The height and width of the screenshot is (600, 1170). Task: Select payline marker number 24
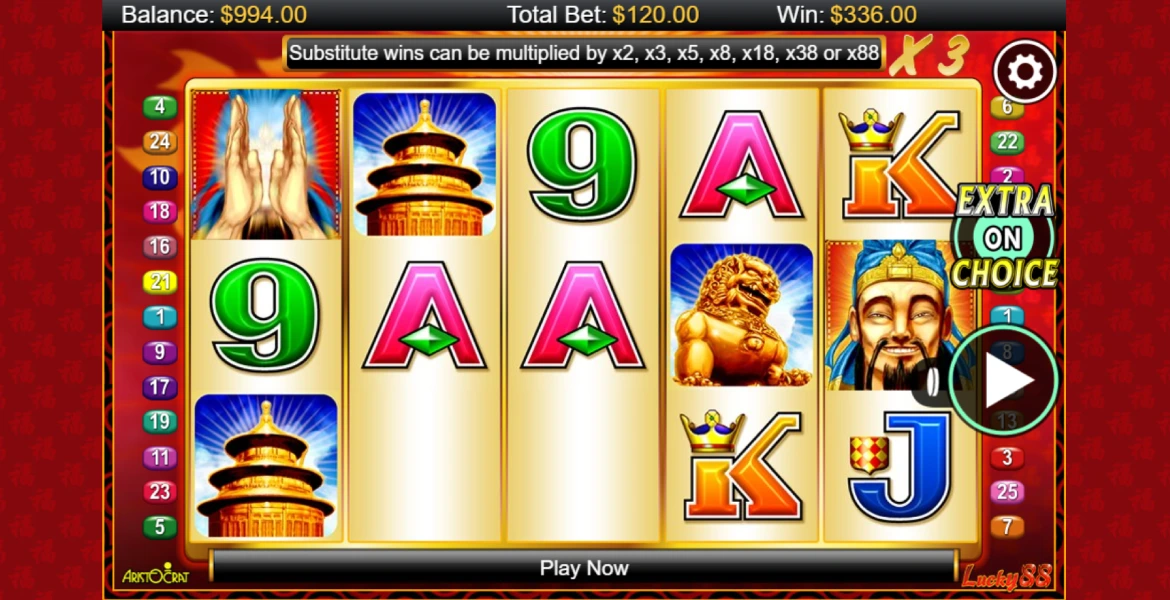160,142
